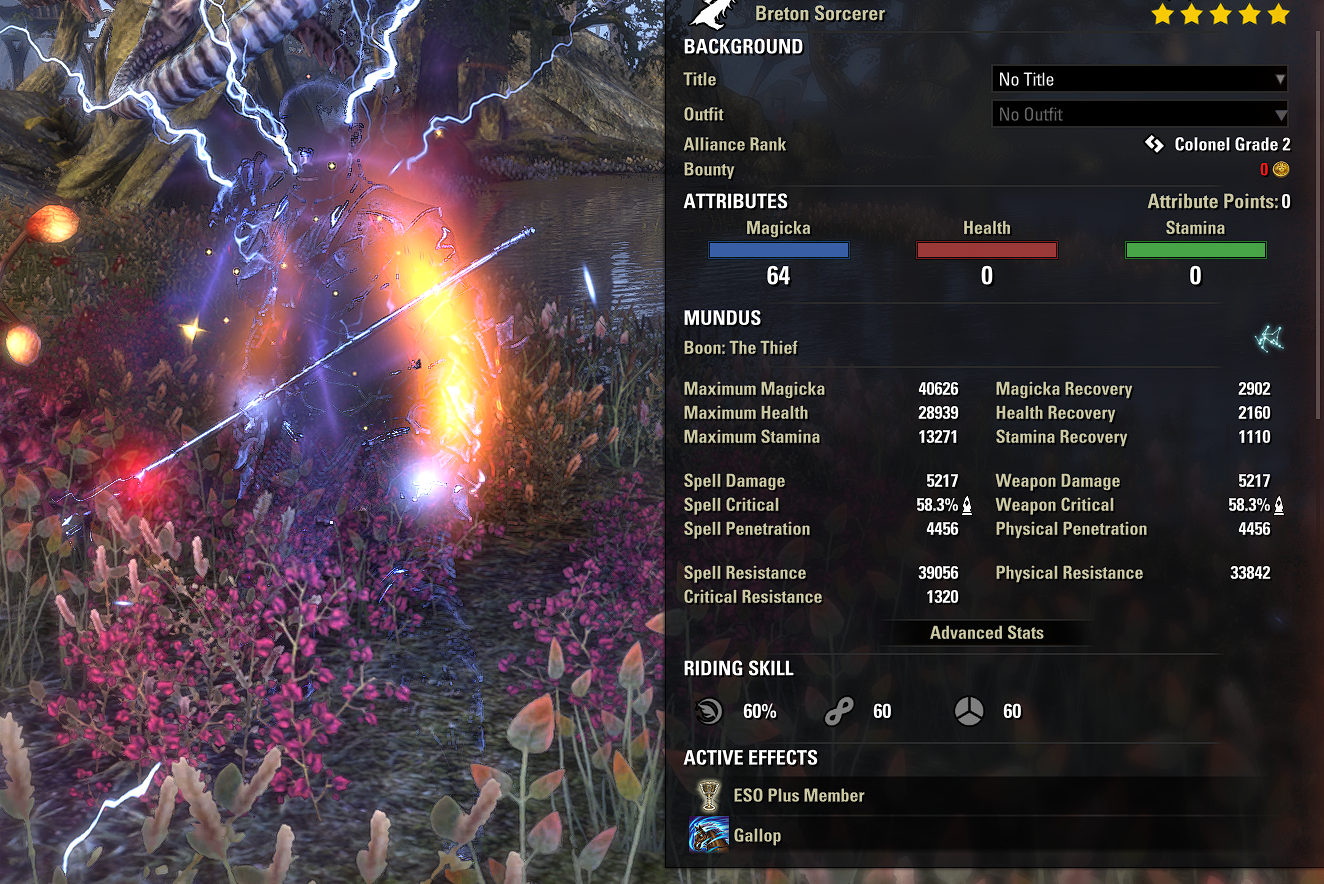Click the blue Magicka attribute bar

pos(778,251)
